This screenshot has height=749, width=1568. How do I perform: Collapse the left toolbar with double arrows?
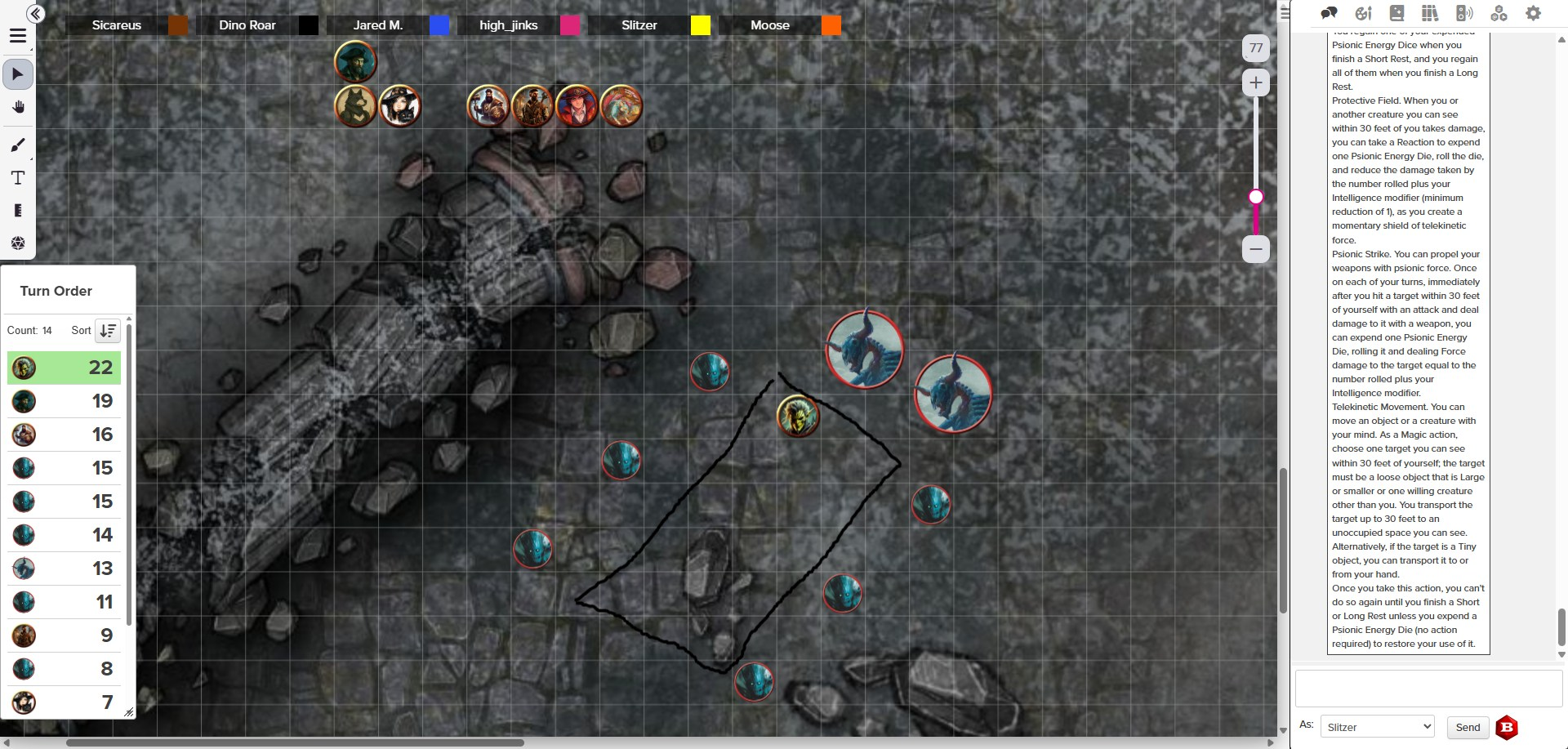[35, 13]
